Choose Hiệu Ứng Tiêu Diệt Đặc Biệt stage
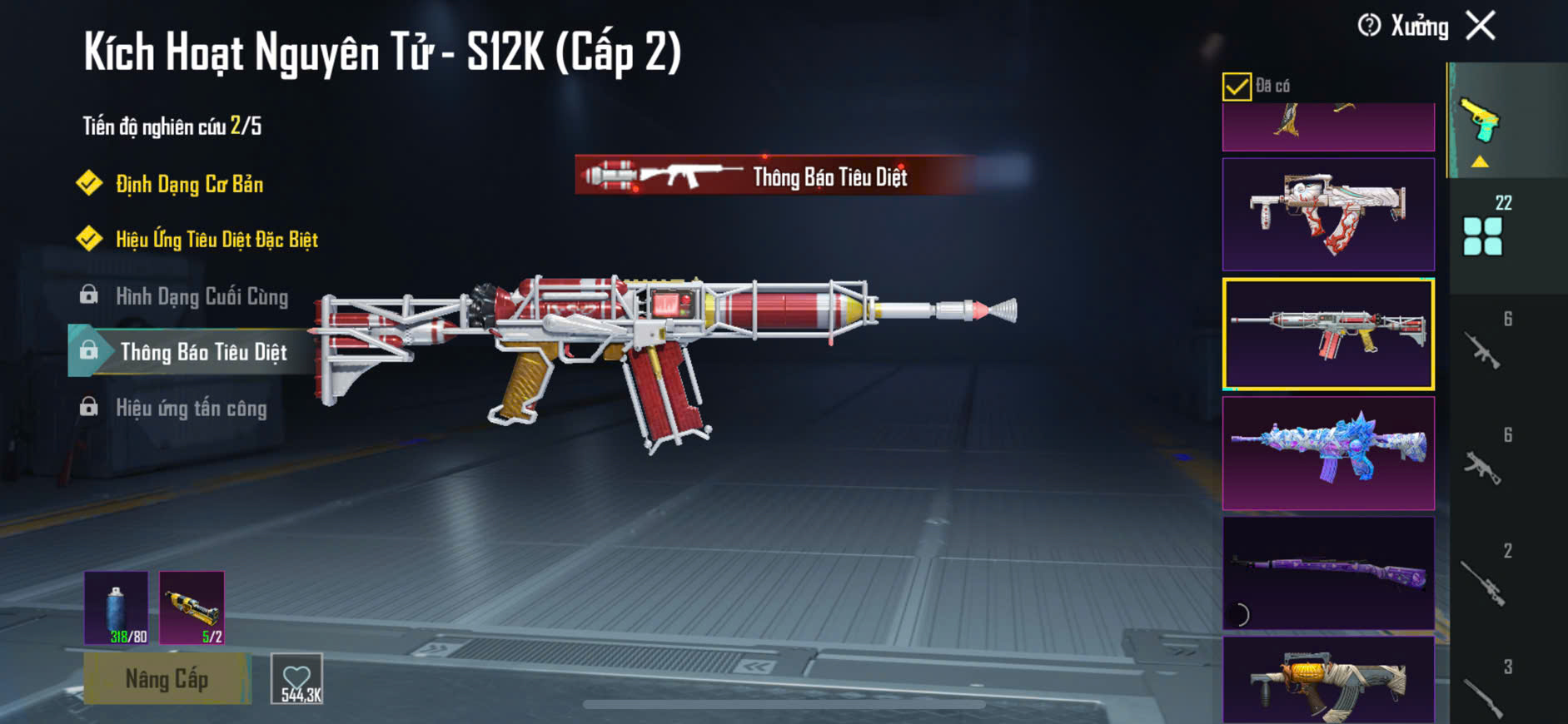Image resolution: width=1568 pixels, height=724 pixels. coord(217,240)
